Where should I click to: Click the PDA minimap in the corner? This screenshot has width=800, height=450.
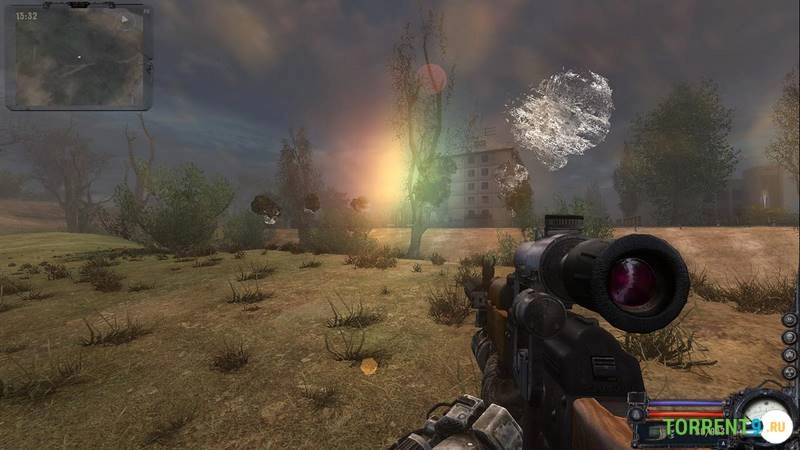pyautogui.click(x=78, y=56)
